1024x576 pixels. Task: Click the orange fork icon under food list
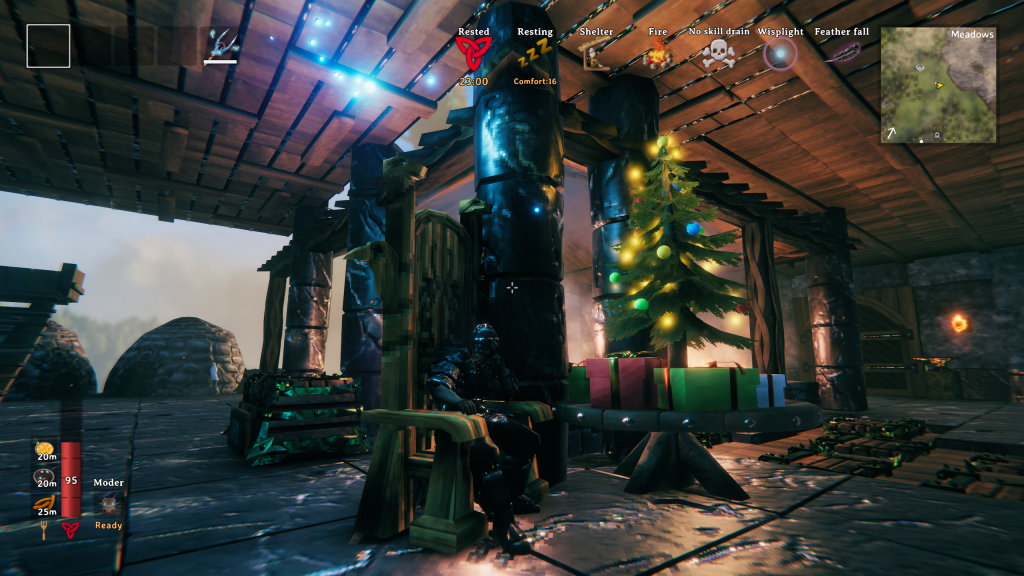[44, 529]
